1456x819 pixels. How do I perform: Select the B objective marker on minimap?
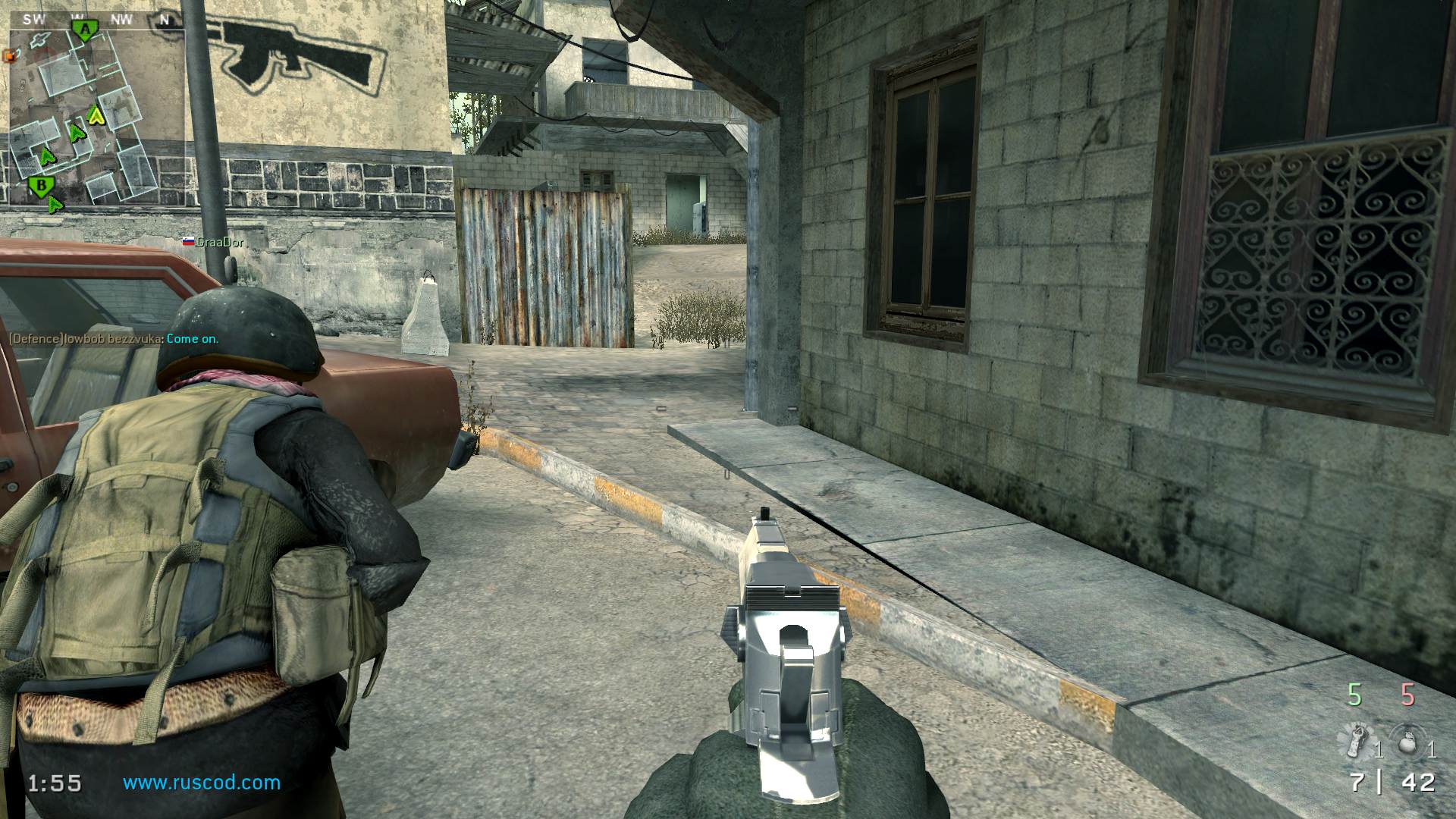coord(42,185)
